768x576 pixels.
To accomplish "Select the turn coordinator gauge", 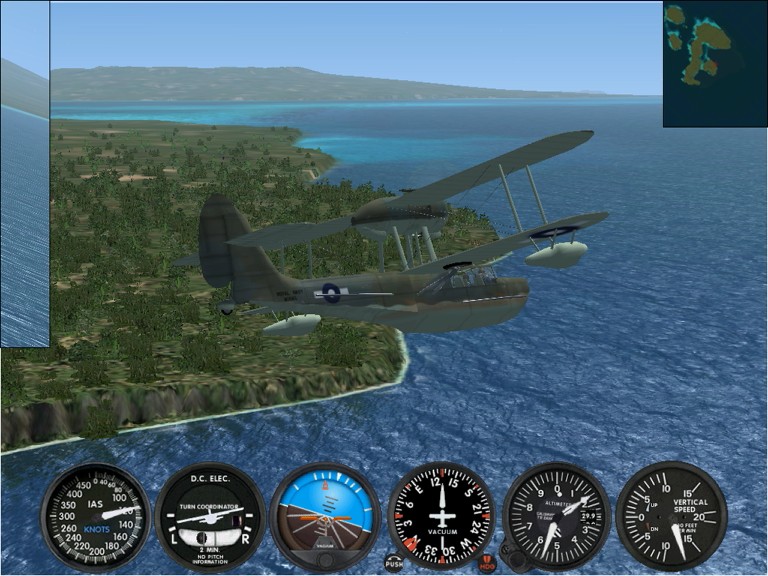I will pos(210,517).
